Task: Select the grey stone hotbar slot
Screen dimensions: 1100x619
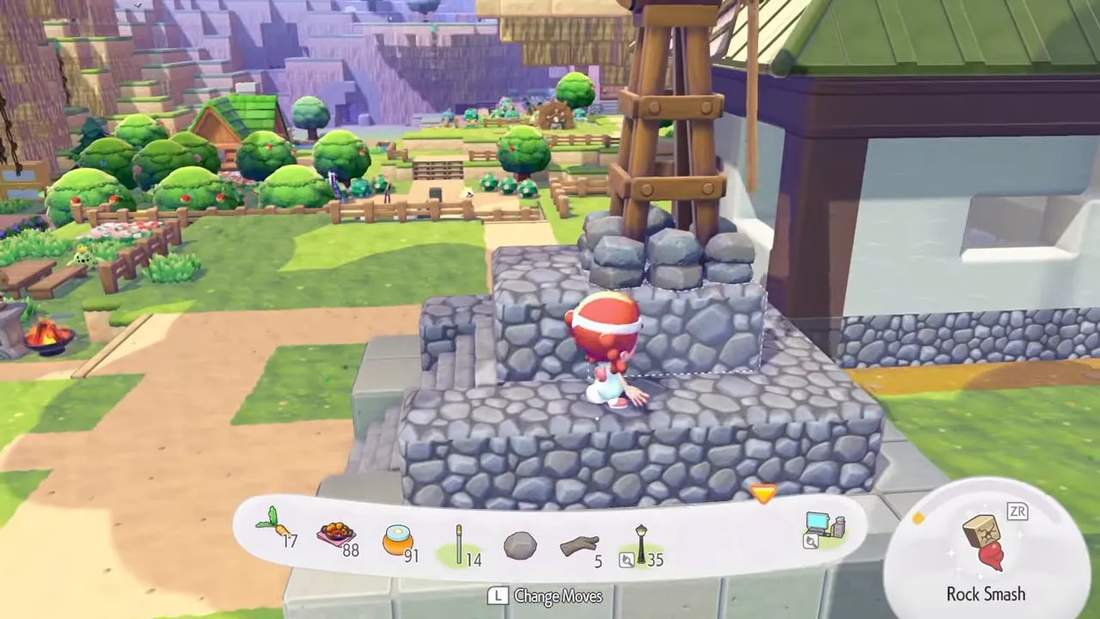Action: click(x=519, y=545)
